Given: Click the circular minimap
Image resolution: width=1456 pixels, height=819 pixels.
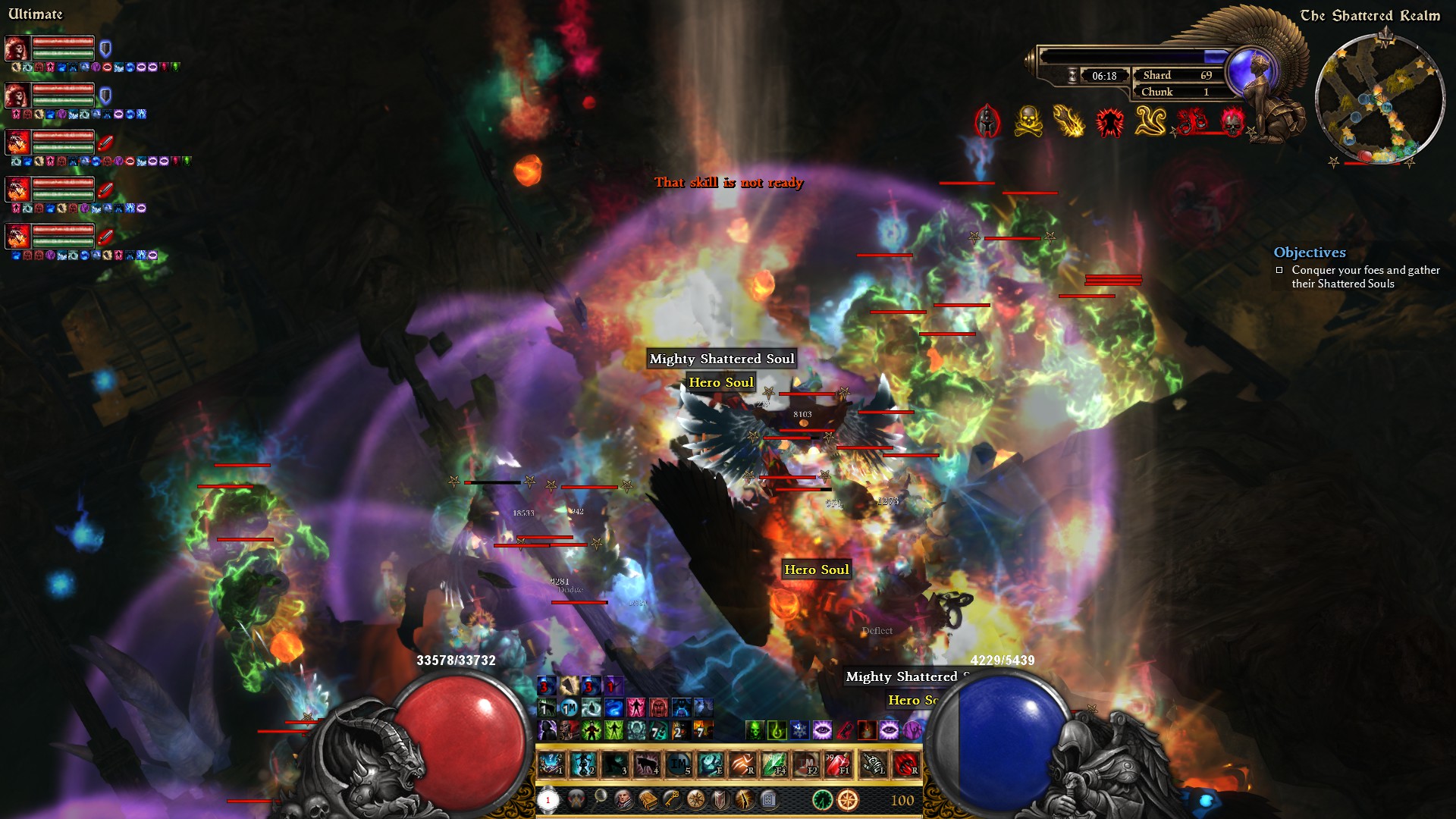Looking at the screenshot, I should [1379, 99].
